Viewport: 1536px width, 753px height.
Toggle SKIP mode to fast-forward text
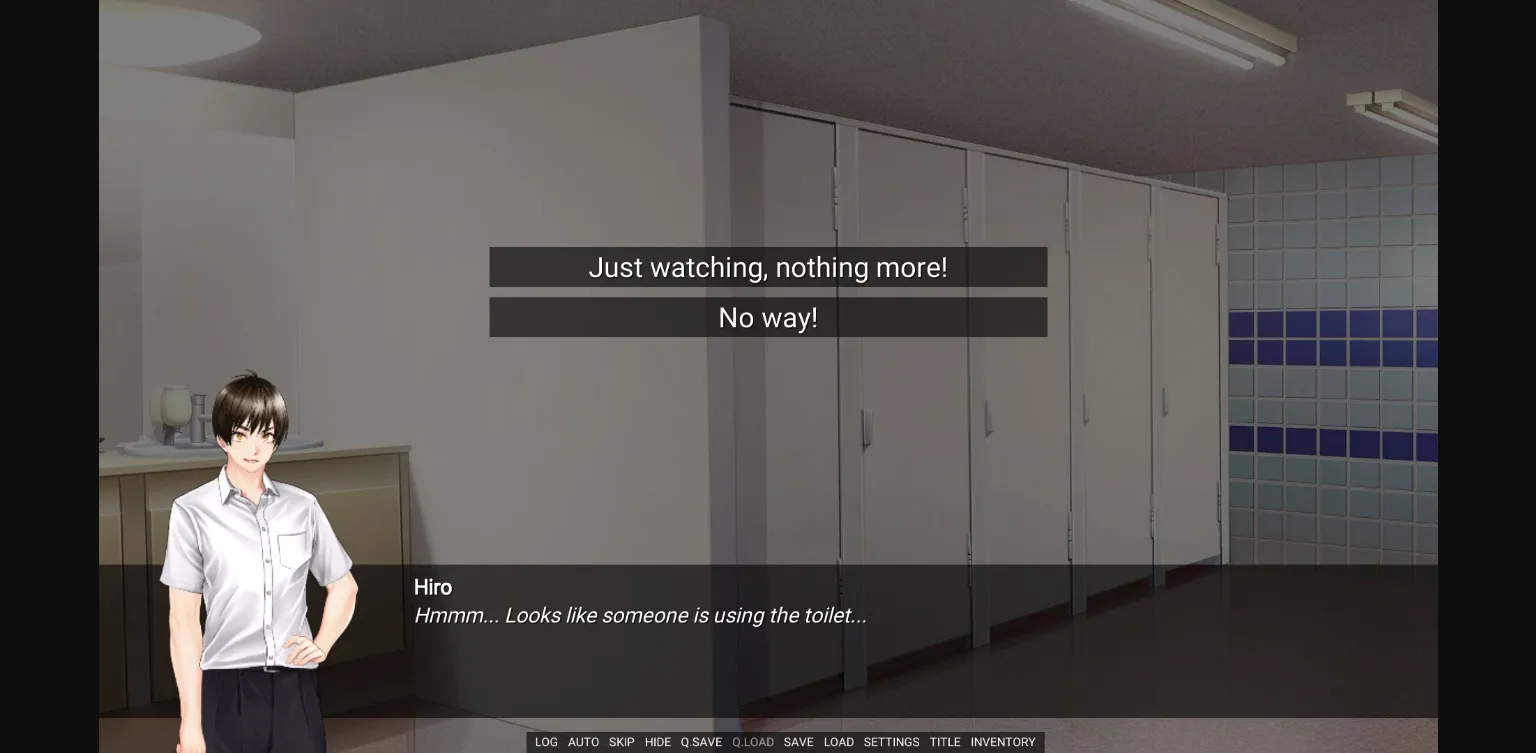coord(621,742)
